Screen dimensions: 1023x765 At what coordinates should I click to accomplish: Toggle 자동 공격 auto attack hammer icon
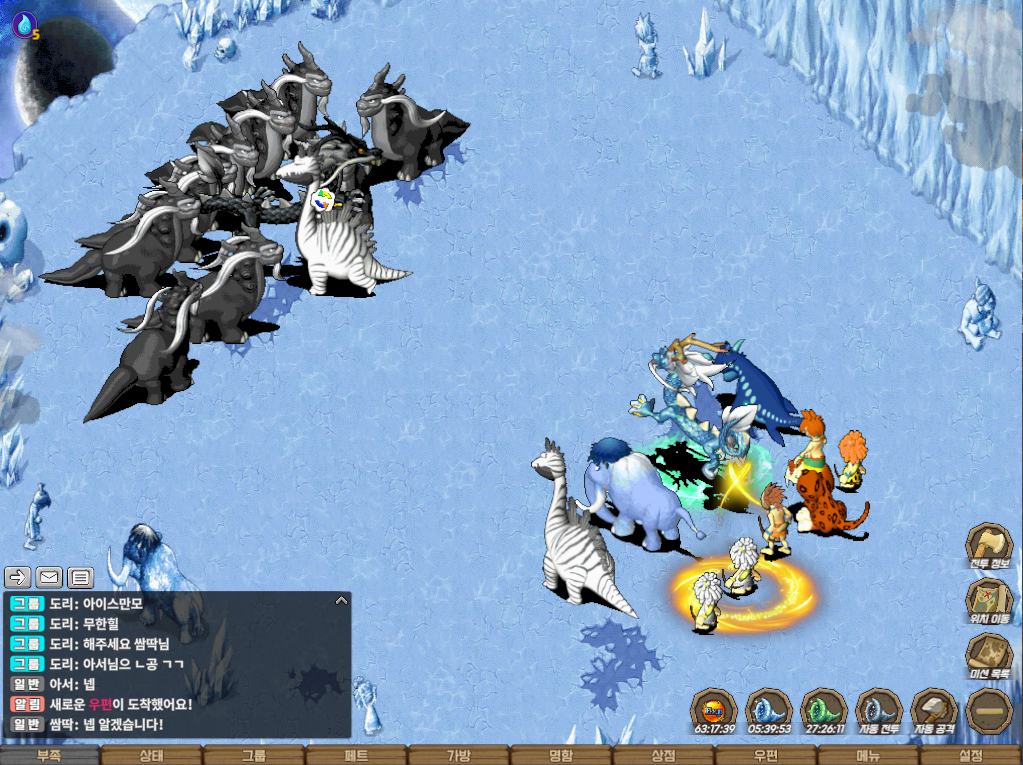point(934,712)
